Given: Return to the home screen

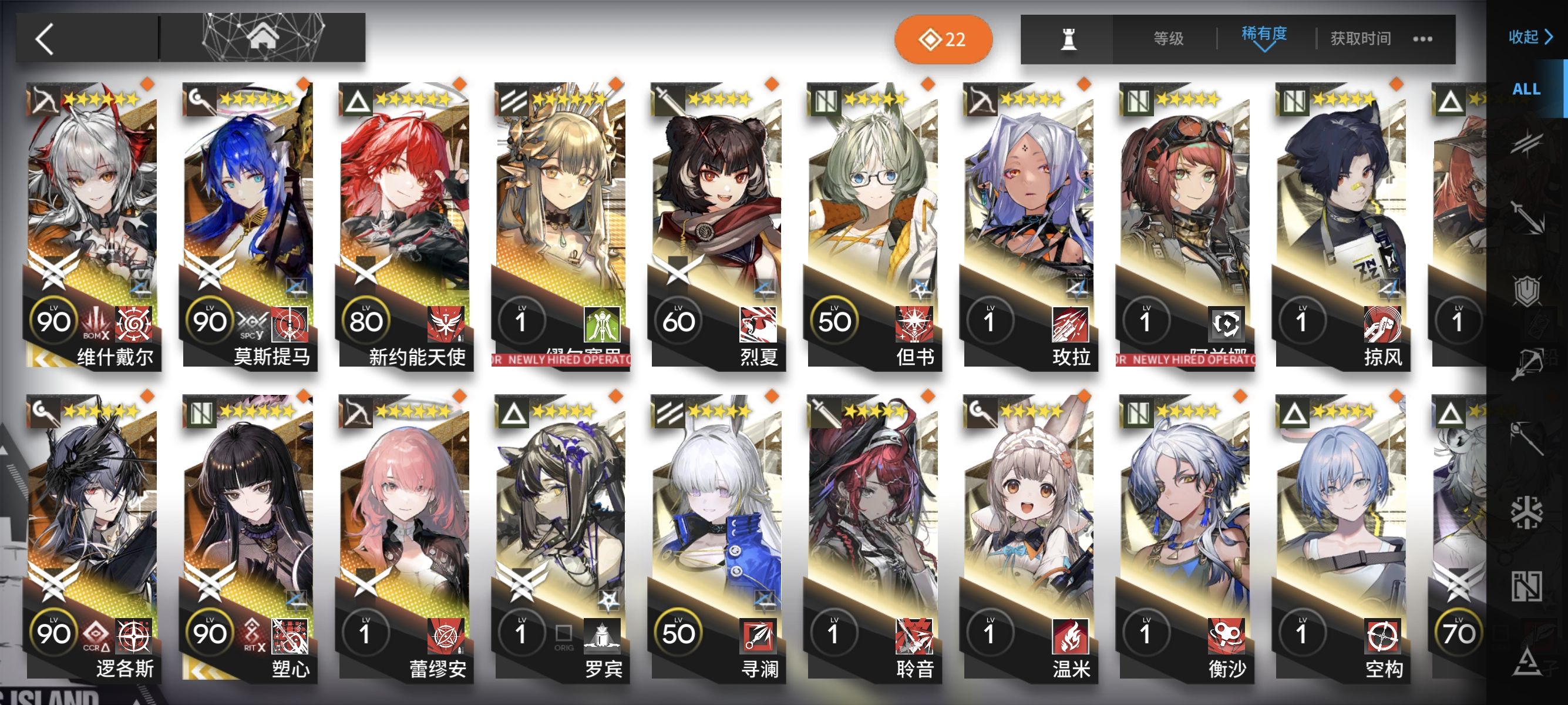Looking at the screenshot, I should click(262, 36).
